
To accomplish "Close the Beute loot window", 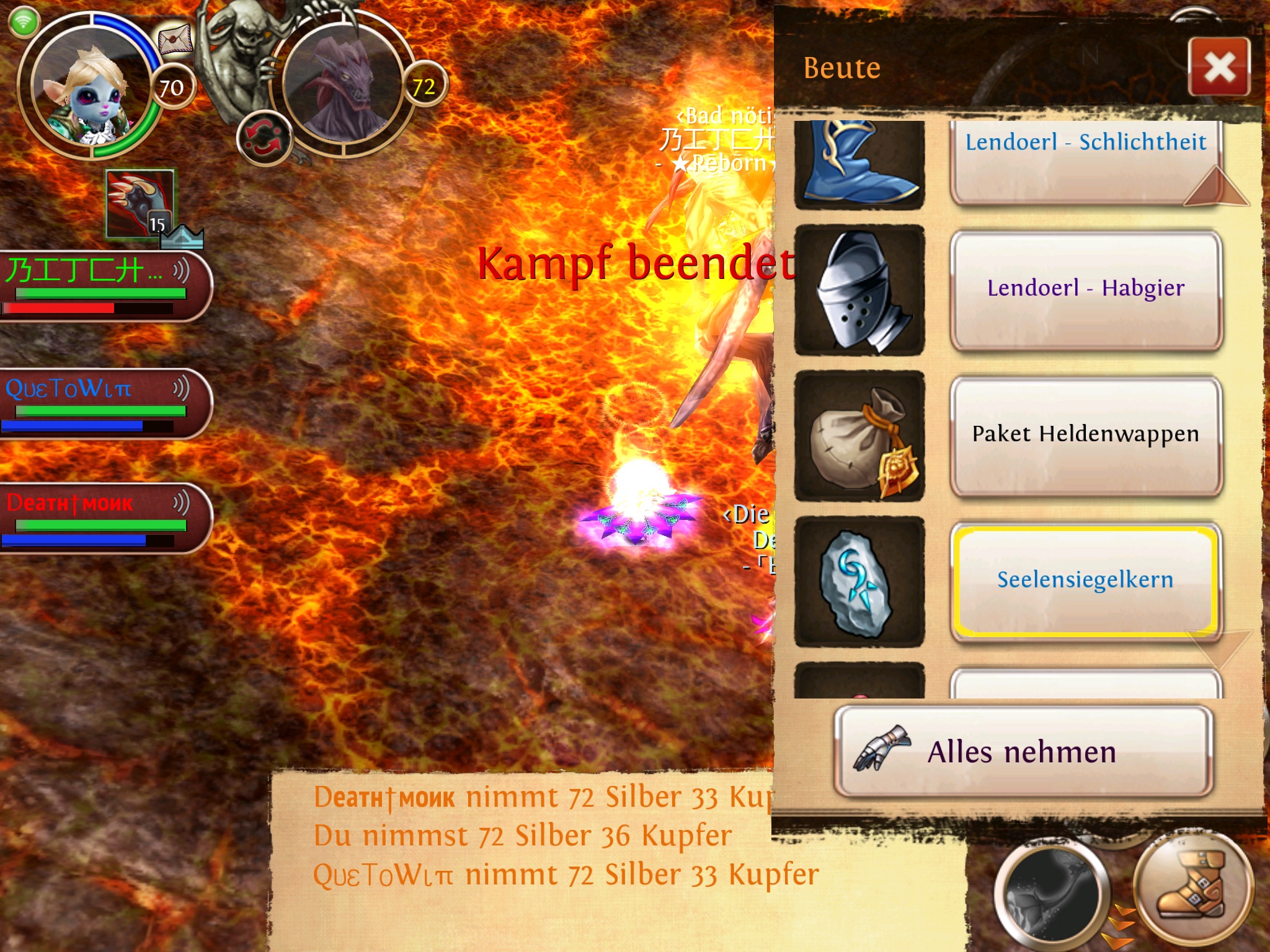I will tap(1219, 67).
